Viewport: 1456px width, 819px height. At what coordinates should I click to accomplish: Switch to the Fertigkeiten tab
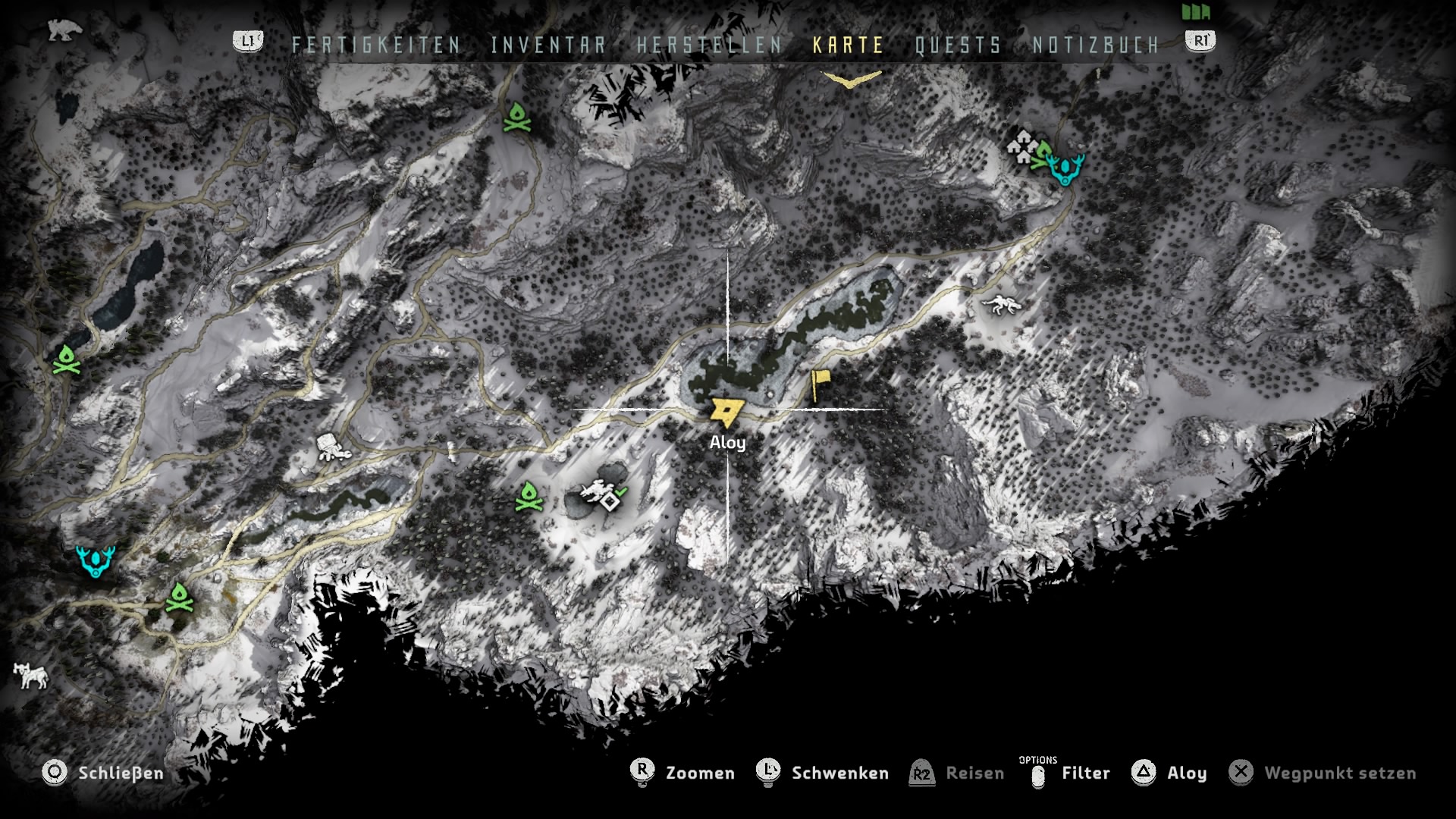coord(376,45)
